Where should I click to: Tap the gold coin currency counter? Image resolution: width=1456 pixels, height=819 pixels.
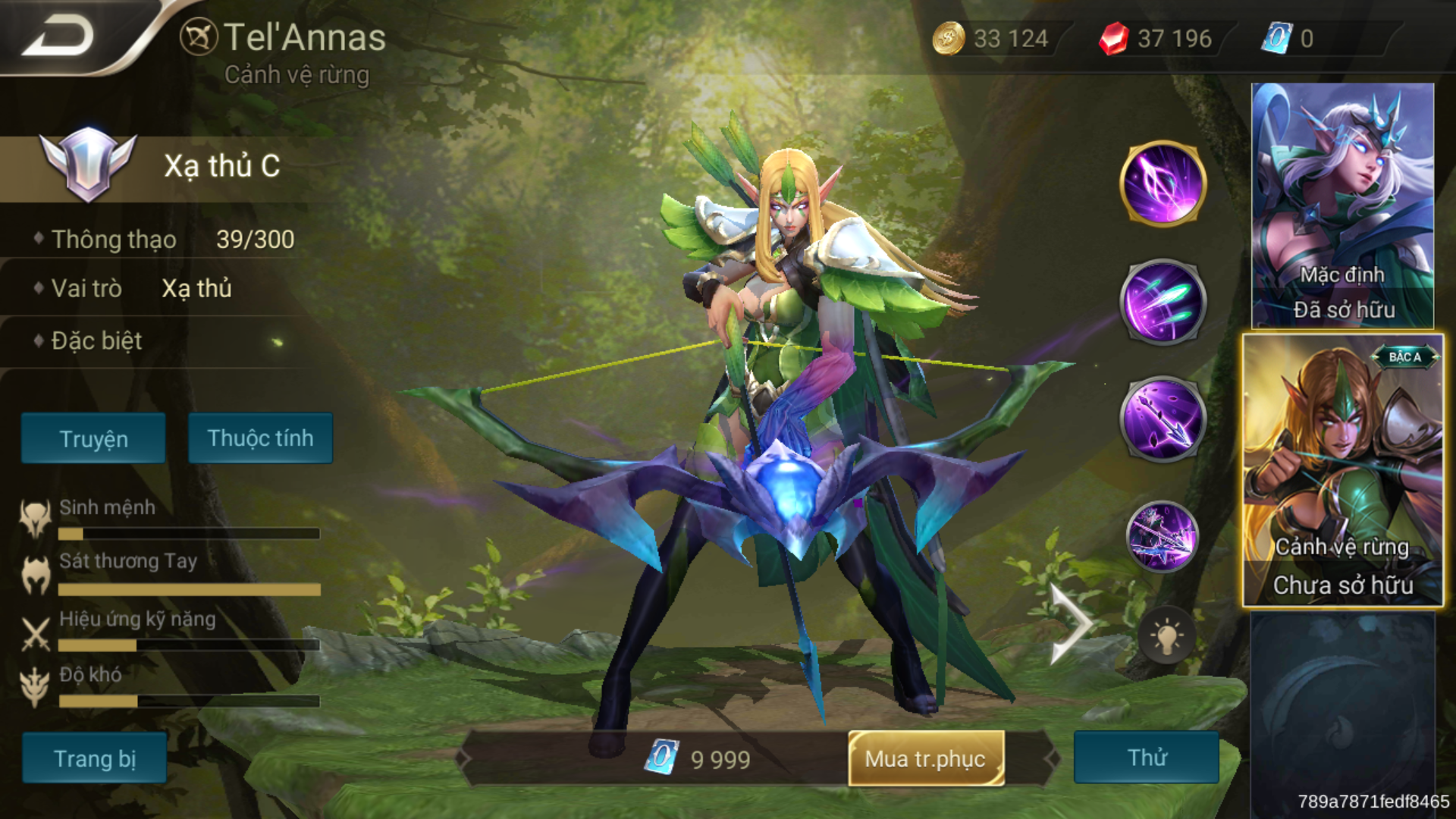(992, 38)
